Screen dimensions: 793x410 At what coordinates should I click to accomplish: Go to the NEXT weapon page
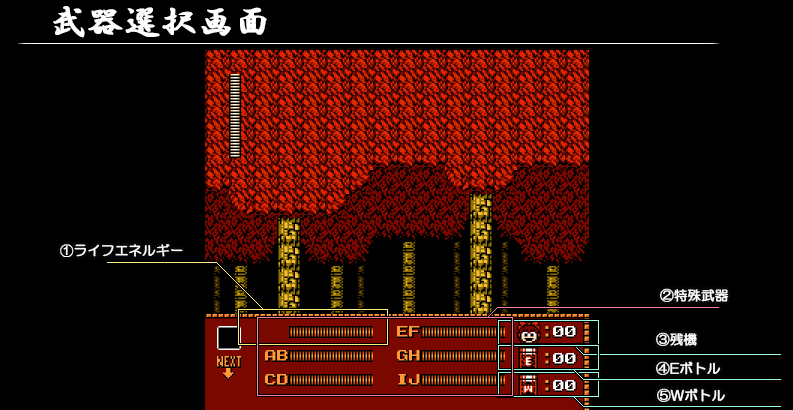coord(229,367)
